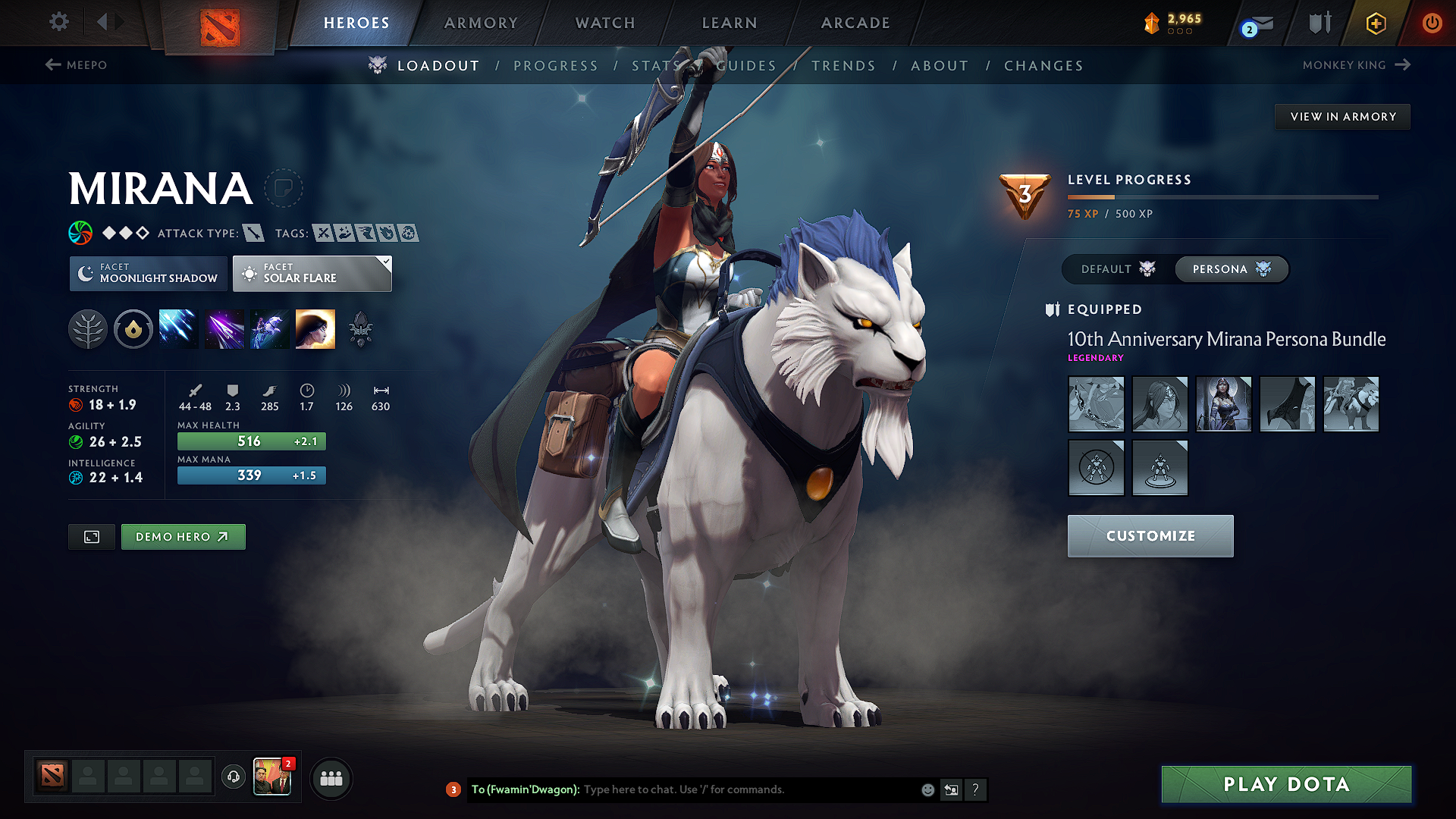1456x819 pixels.
Task: Click the Level Progress XP bar
Action: pyautogui.click(x=1222, y=198)
